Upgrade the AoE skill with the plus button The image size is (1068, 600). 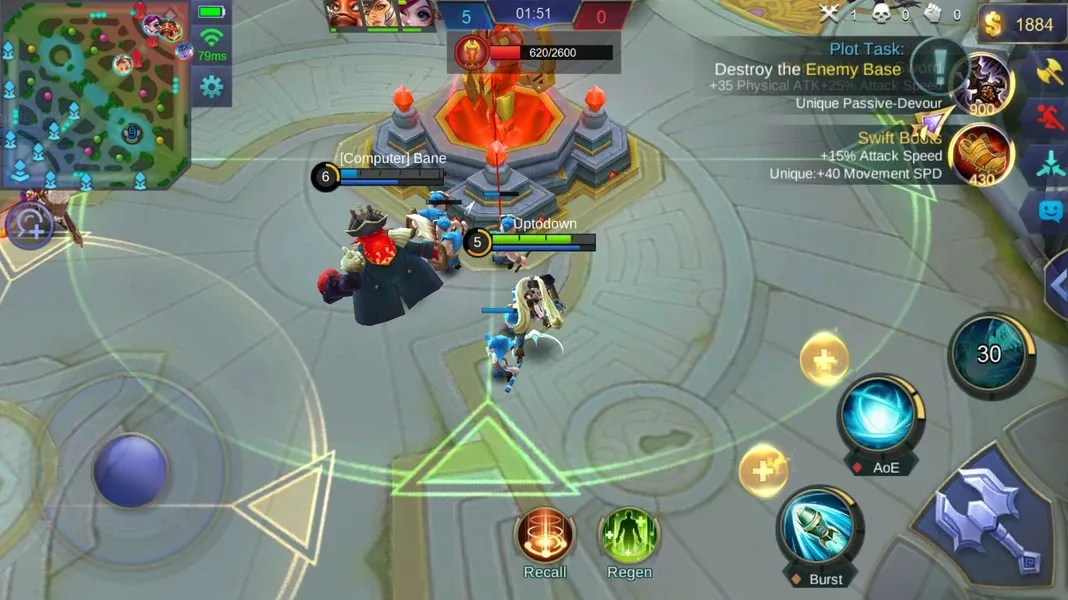825,359
